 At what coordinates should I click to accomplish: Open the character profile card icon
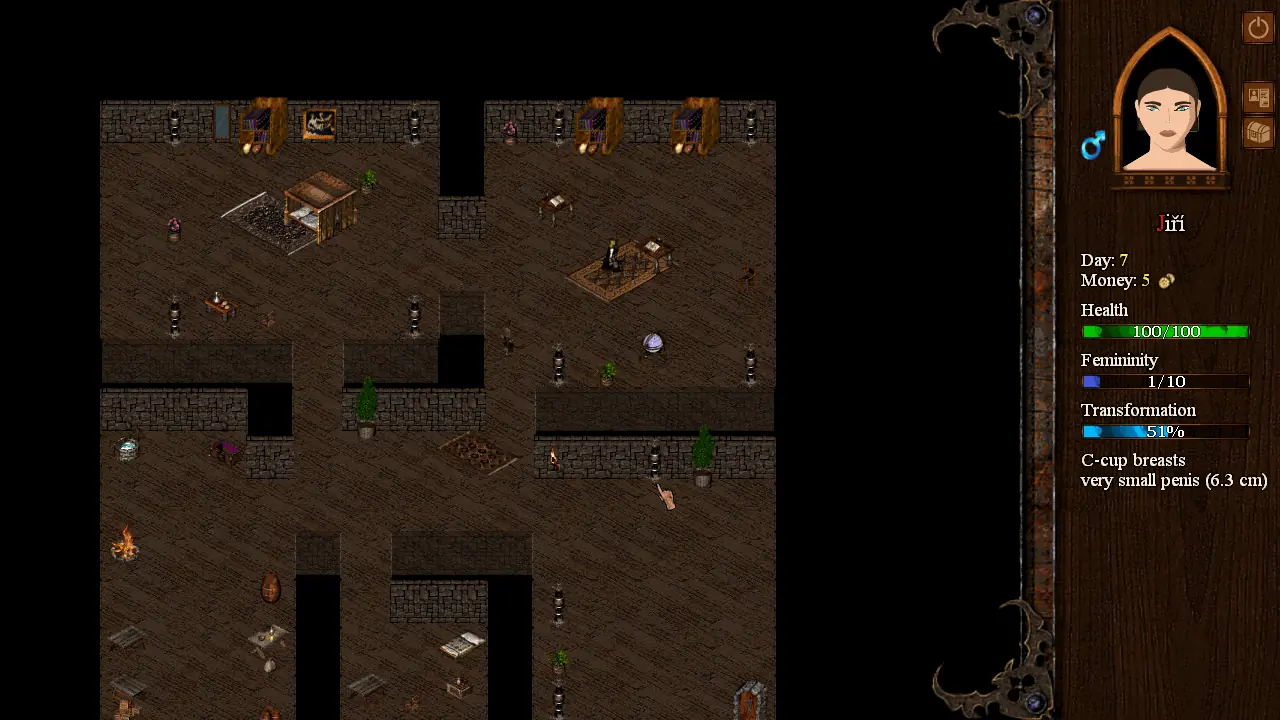[x=1257, y=97]
